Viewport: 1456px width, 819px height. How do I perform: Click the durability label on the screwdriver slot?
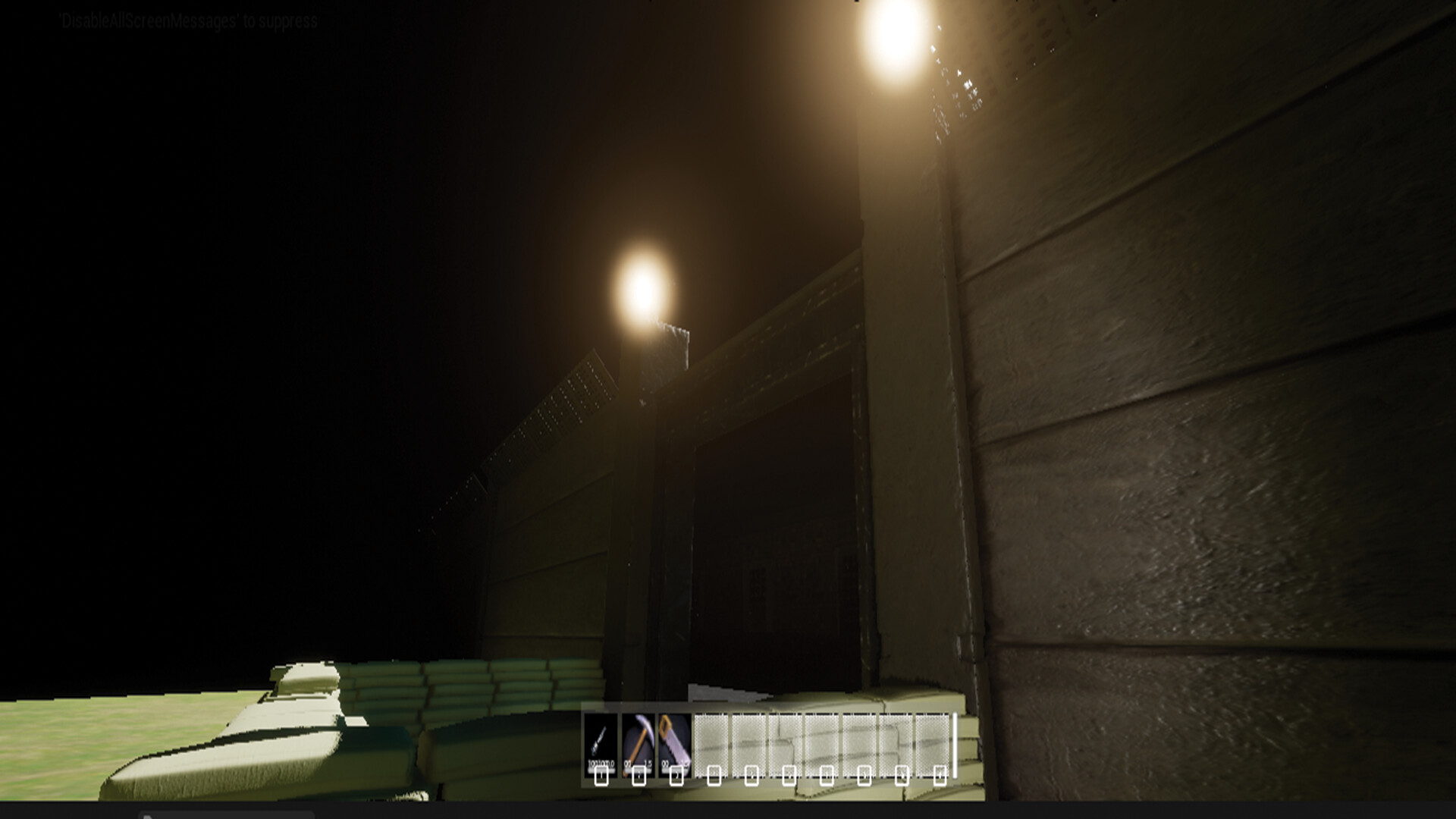tap(600, 764)
